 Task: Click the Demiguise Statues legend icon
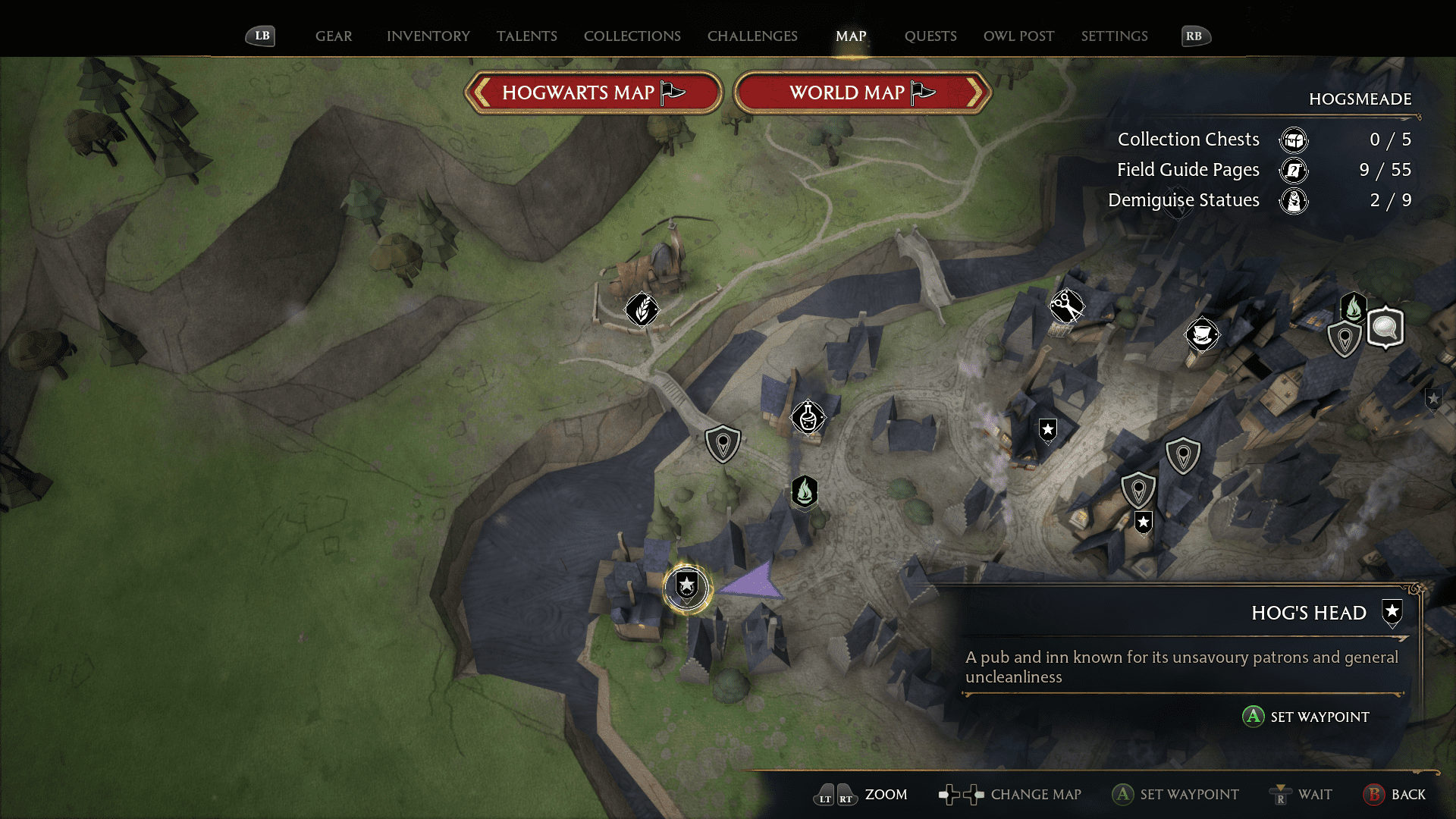[1295, 201]
